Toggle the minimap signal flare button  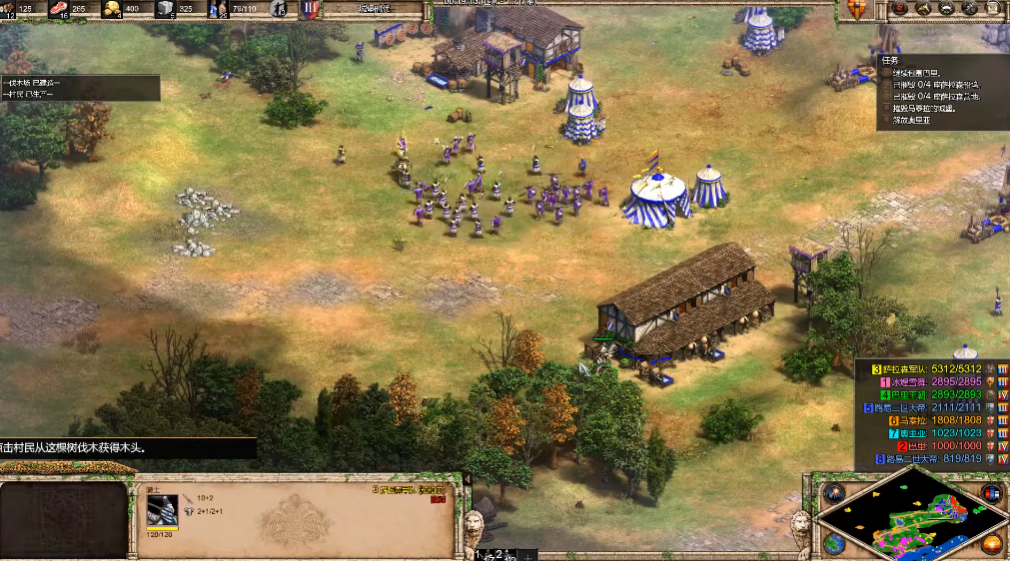click(832, 494)
